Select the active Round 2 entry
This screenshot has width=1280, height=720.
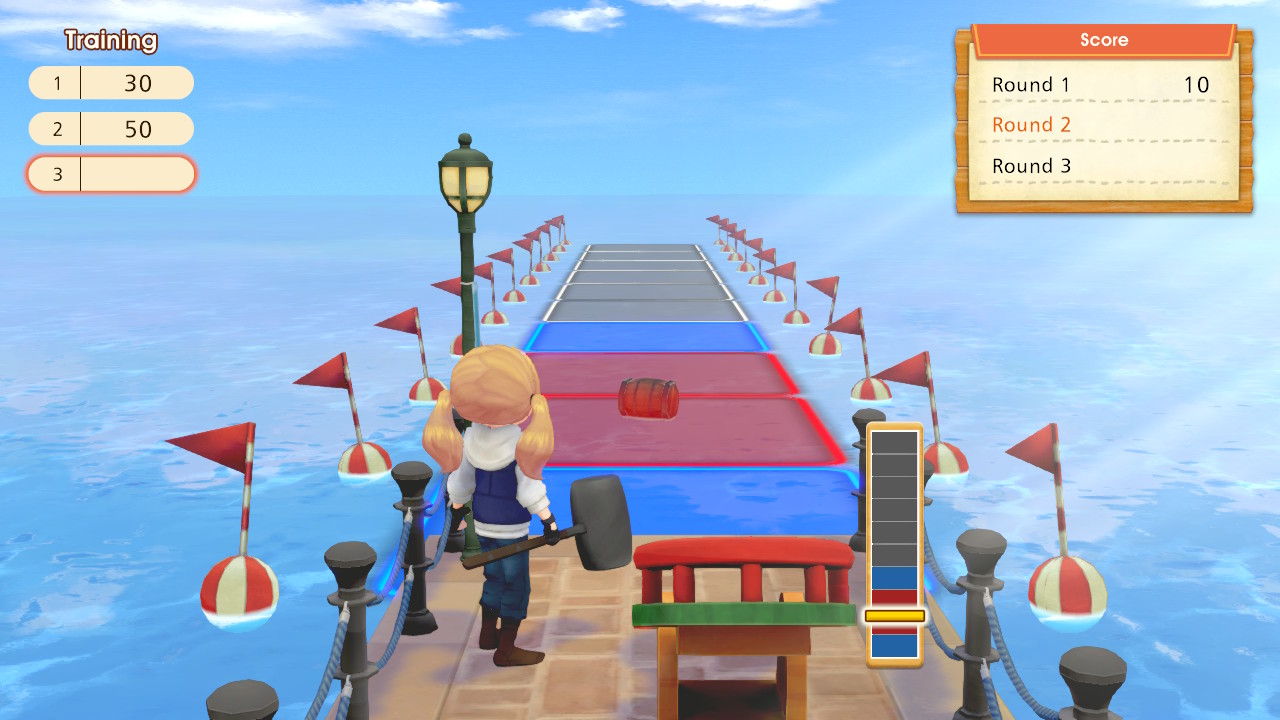[1031, 125]
